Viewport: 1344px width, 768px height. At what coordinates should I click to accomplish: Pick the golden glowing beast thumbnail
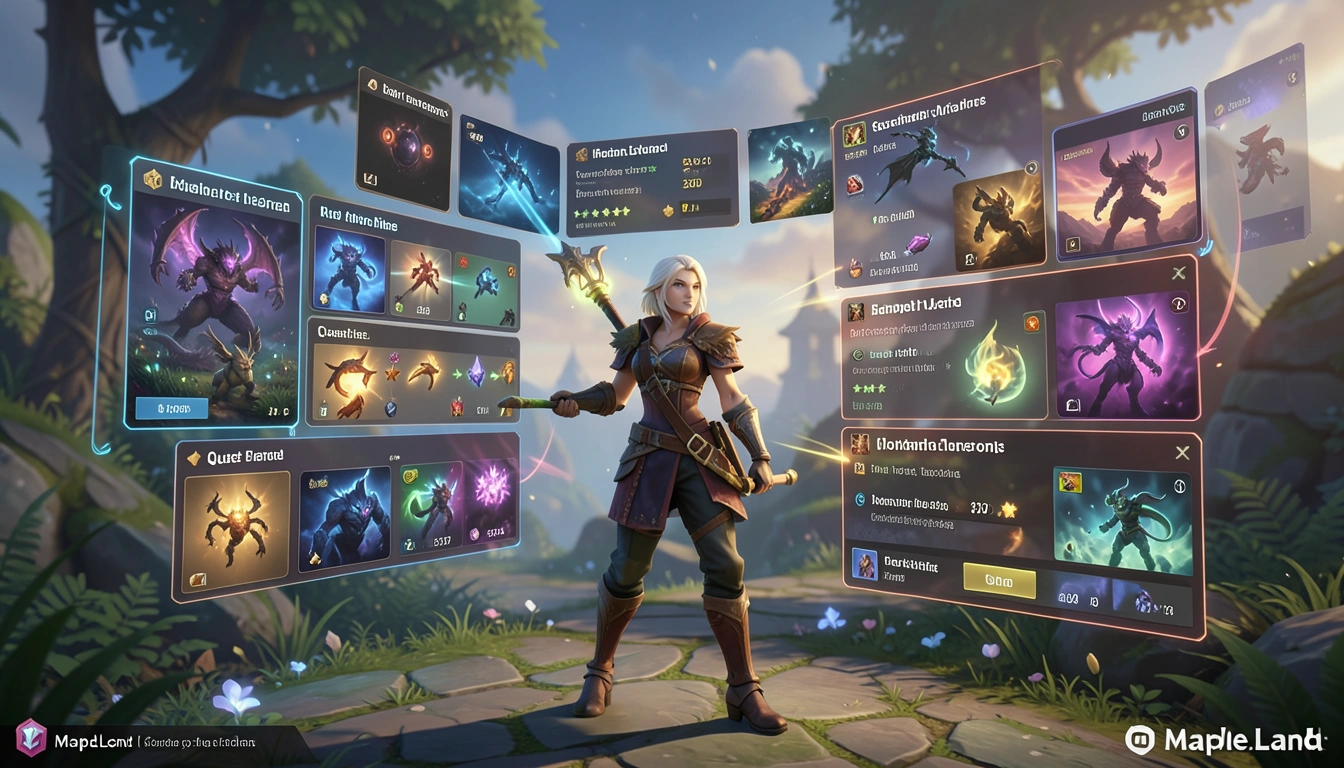coord(997,226)
